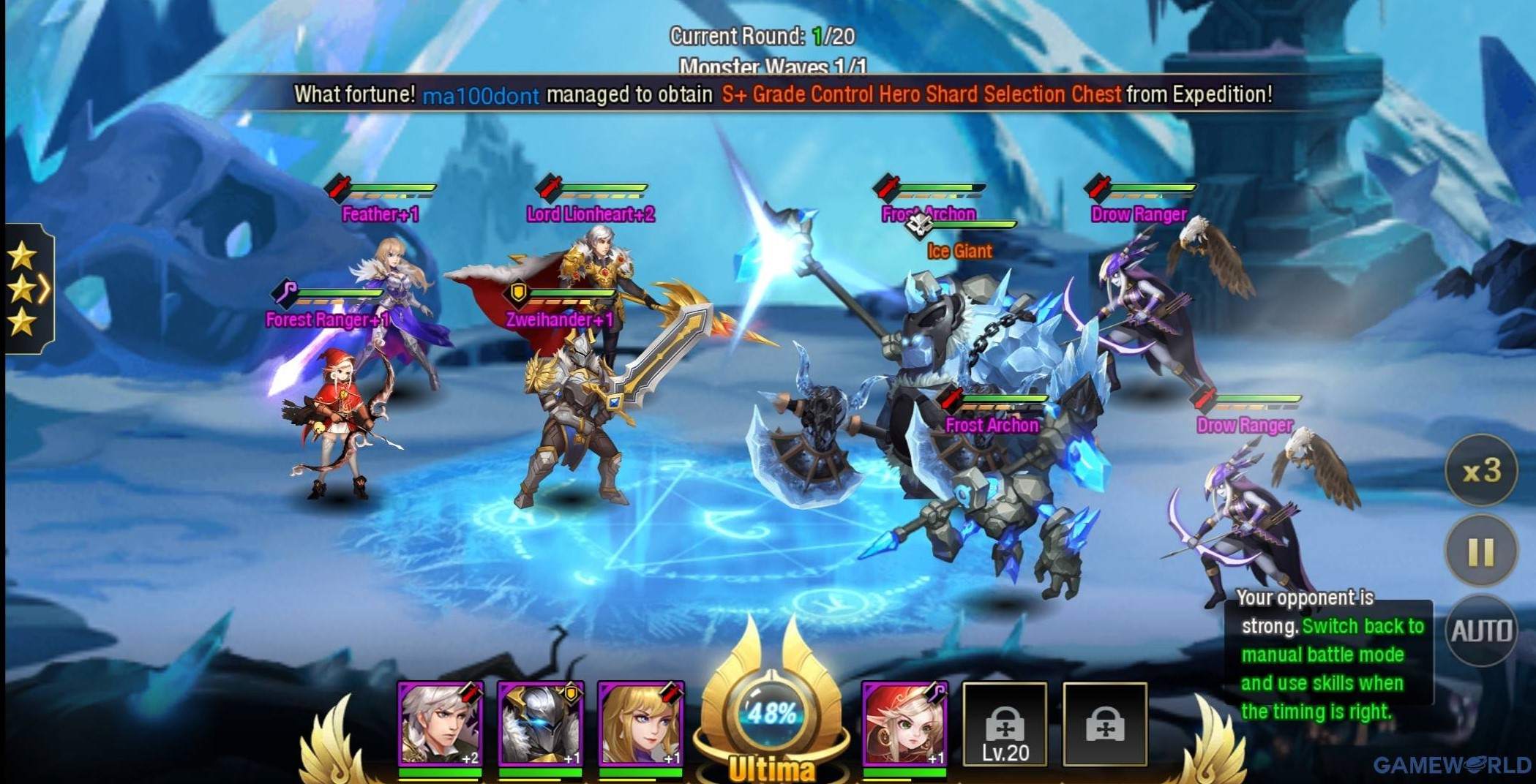Image resolution: width=1536 pixels, height=784 pixels.
Task: Click the Ice Giant nameplate
Action: [959, 251]
